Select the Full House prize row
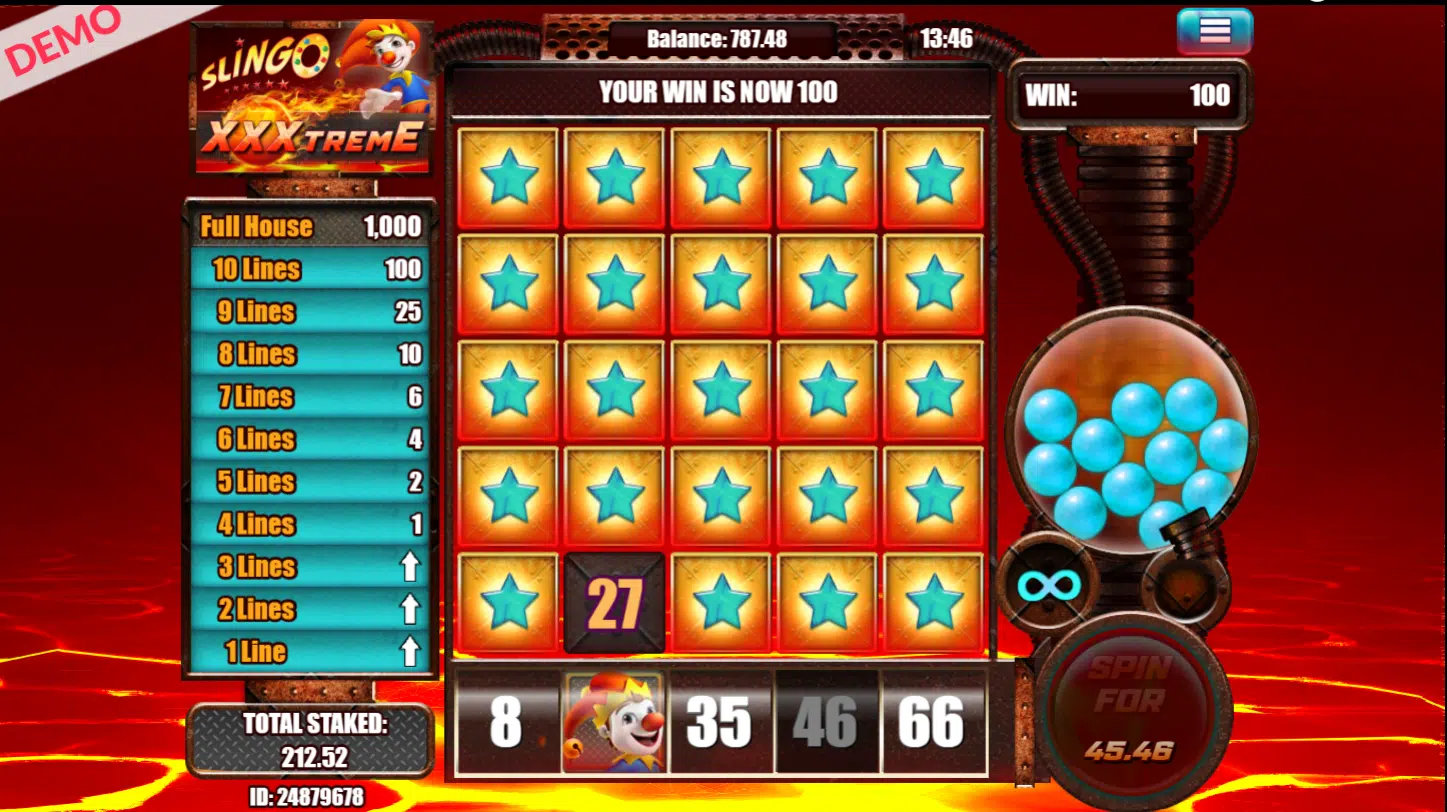The height and width of the screenshot is (812, 1447). (310, 226)
